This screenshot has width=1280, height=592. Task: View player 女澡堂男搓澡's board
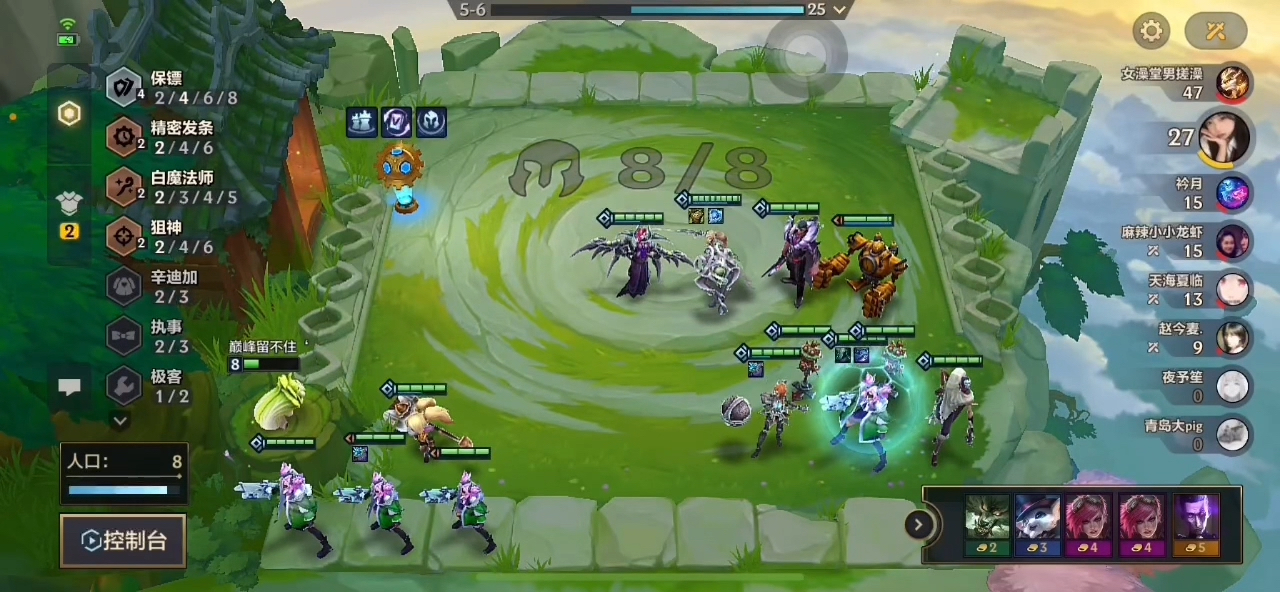1231,82
